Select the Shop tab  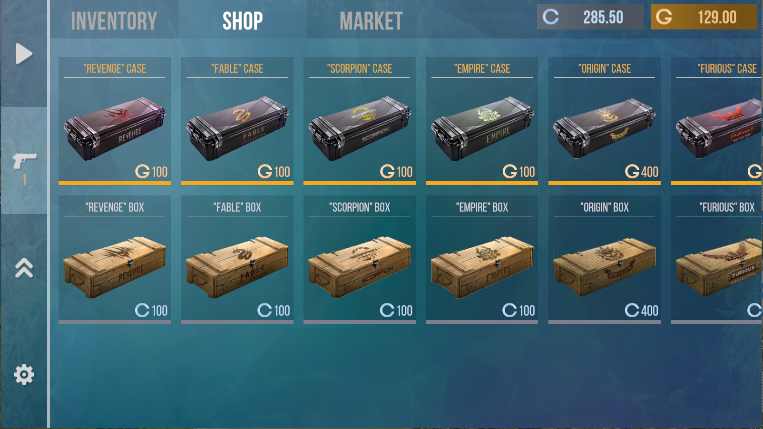[242, 20]
